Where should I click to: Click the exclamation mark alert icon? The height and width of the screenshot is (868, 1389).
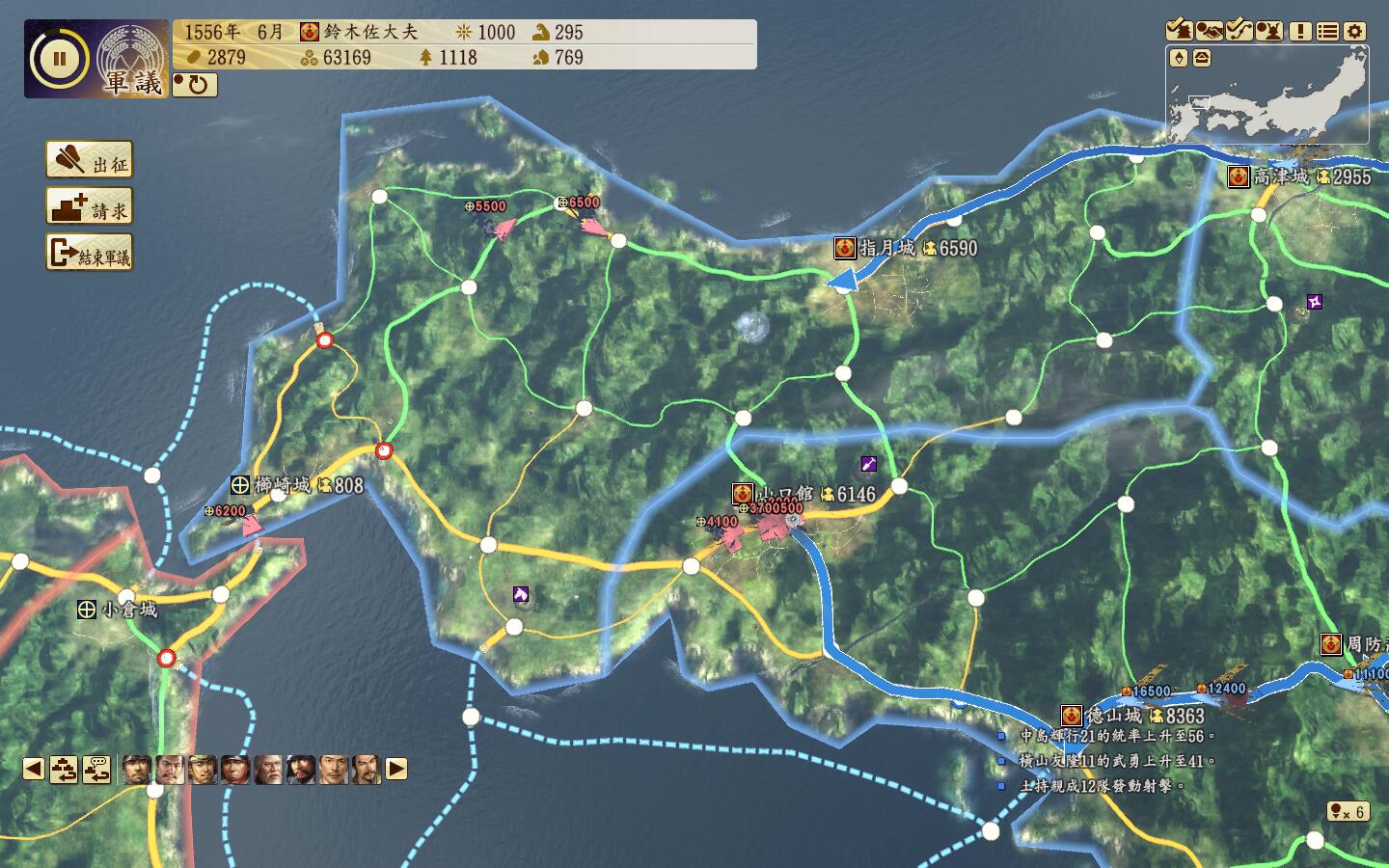[1300, 31]
